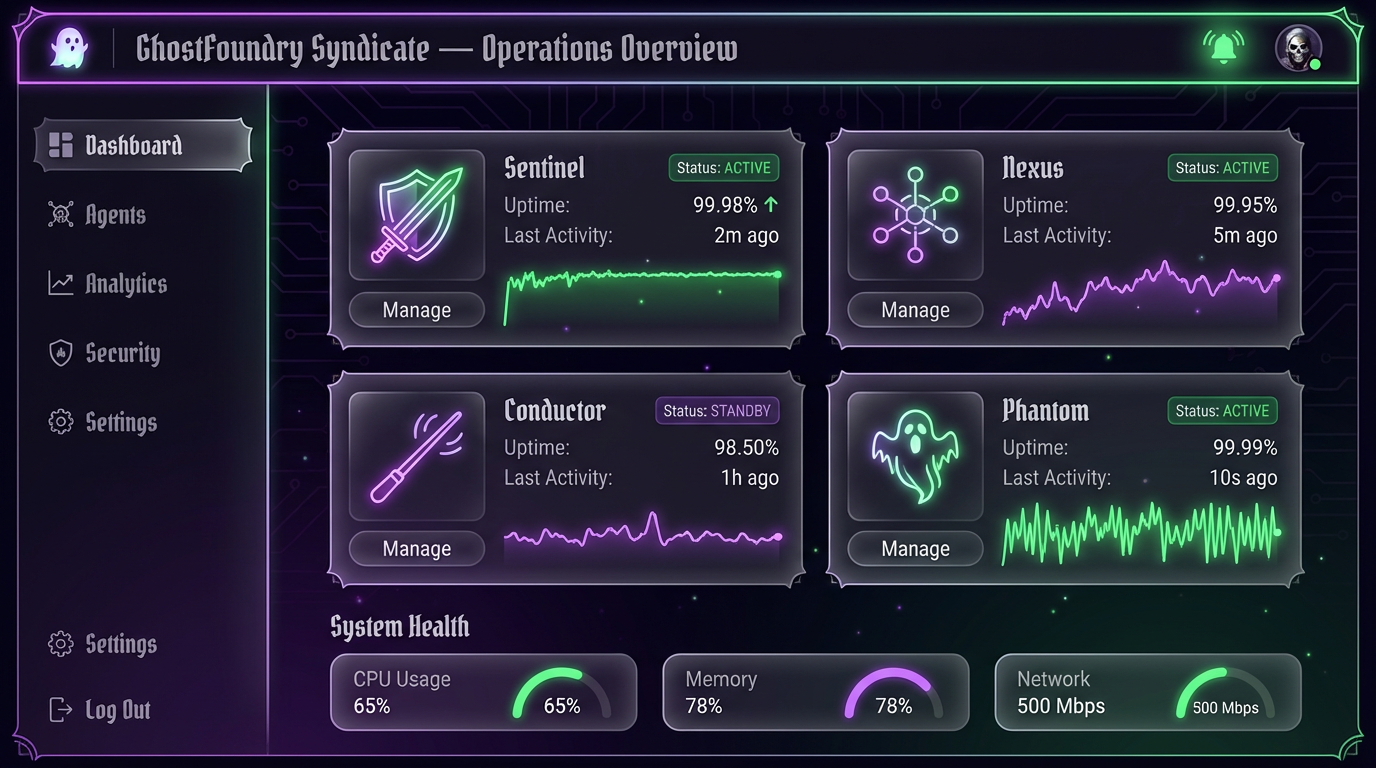Open notifications via the bell icon
Screen dimensions: 1376x768
tap(1225, 46)
